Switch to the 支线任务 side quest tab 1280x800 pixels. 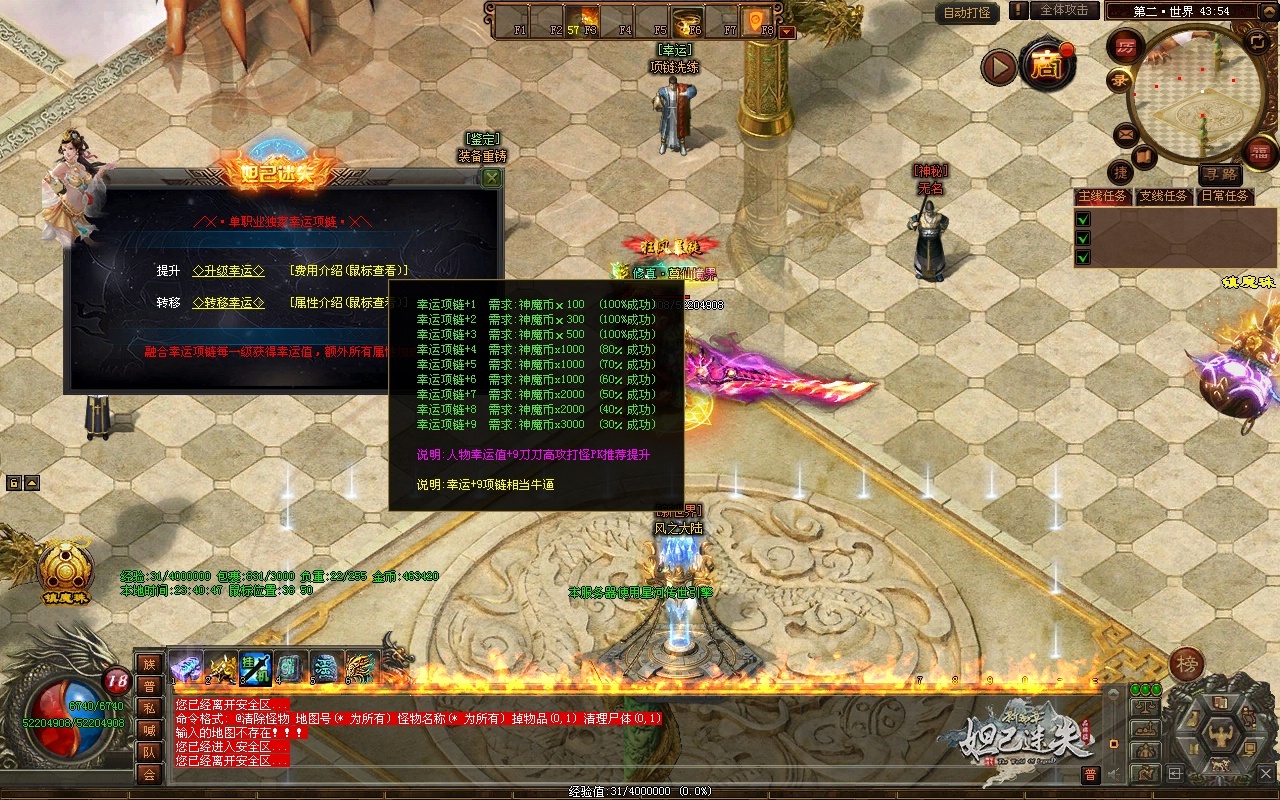point(1163,196)
